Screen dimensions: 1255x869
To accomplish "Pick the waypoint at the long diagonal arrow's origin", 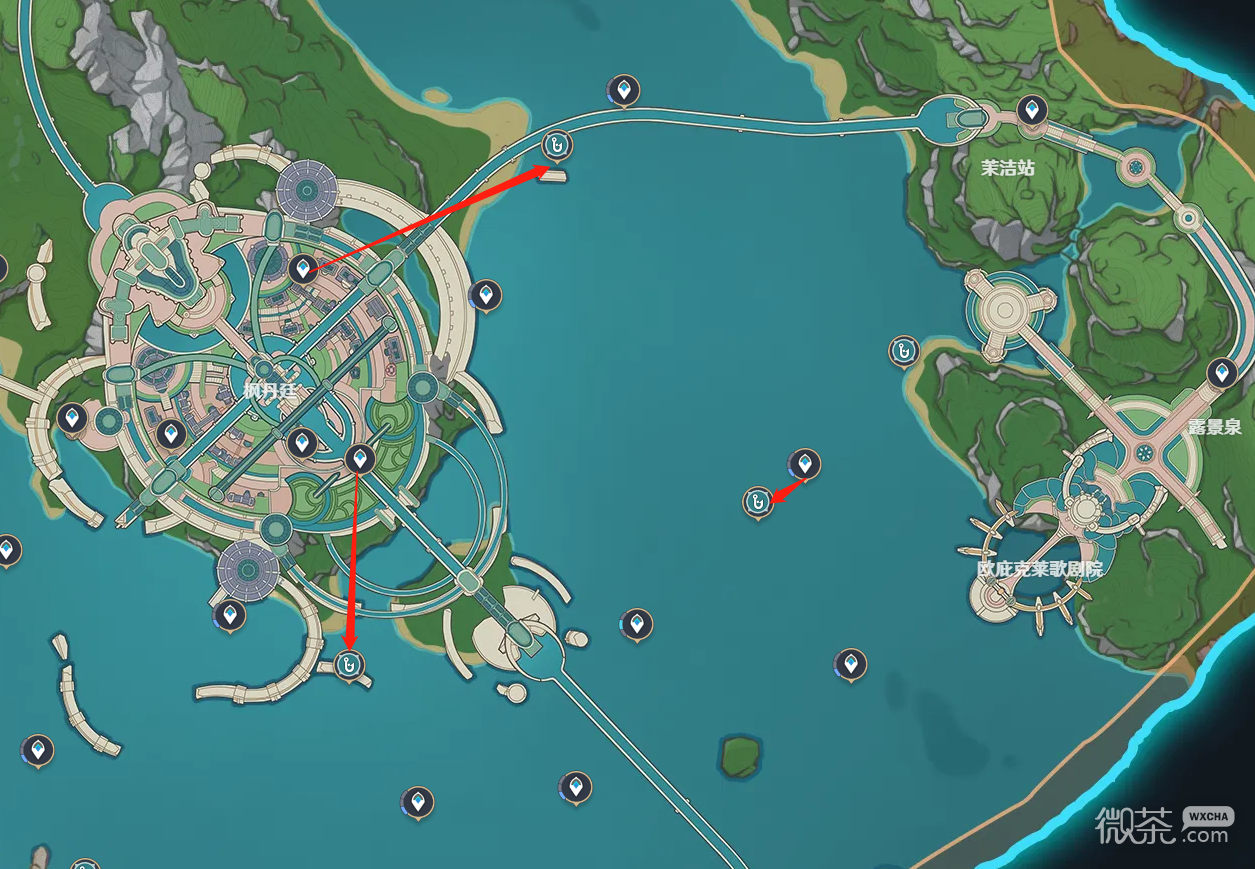I will pos(303,268).
